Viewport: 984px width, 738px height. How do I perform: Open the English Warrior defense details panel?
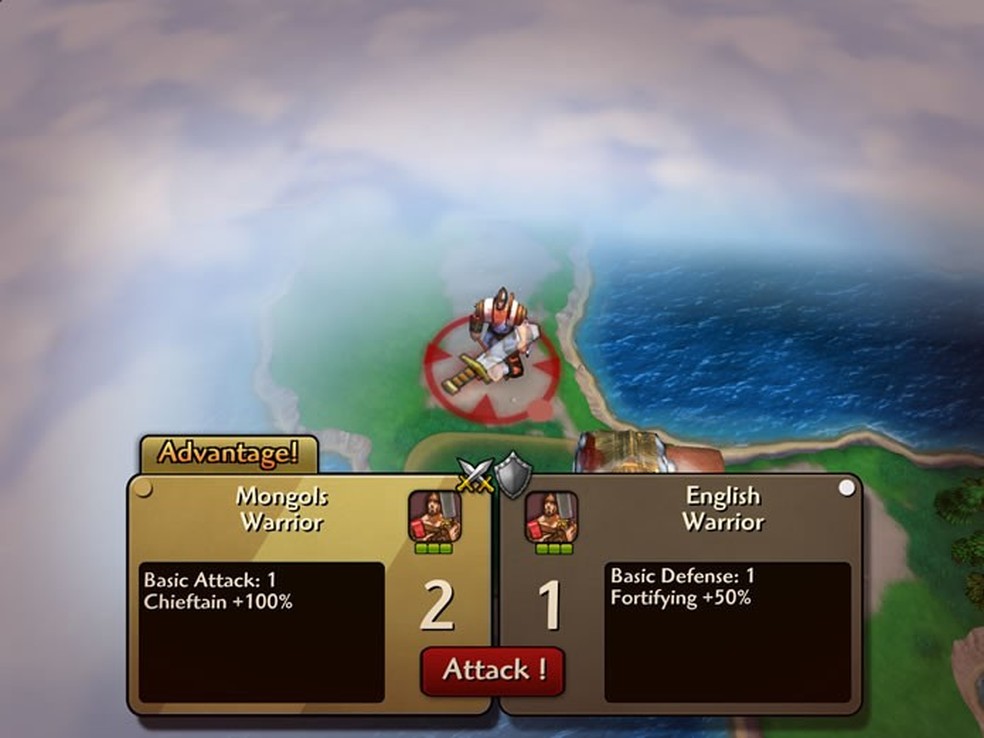(727, 632)
